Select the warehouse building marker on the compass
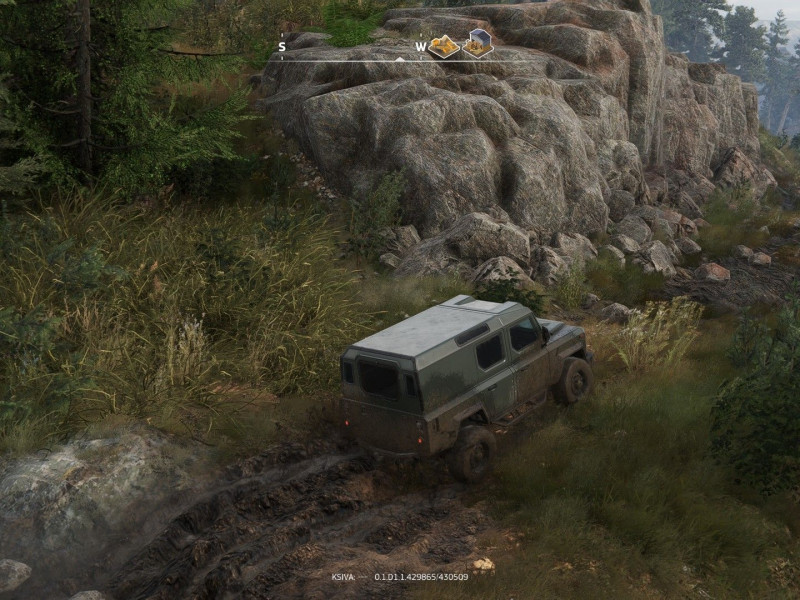 [x=477, y=44]
